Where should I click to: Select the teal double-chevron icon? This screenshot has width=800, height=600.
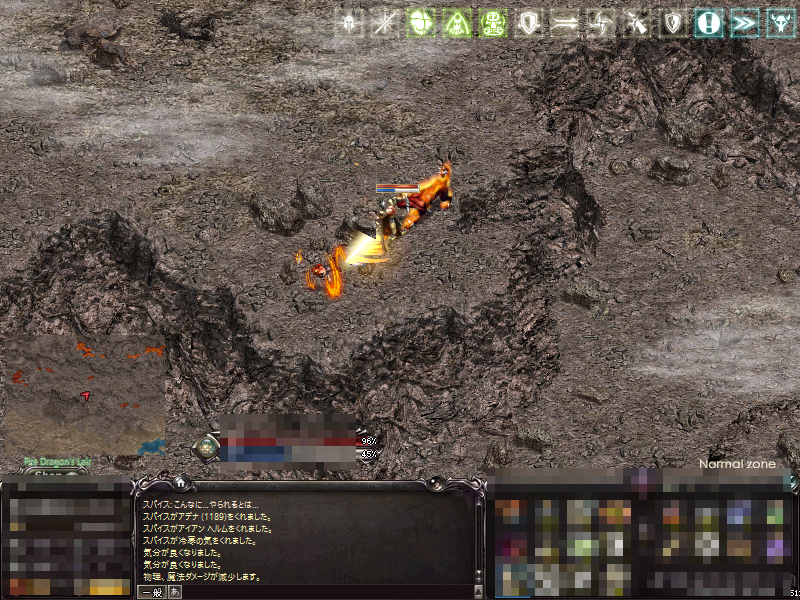point(744,23)
